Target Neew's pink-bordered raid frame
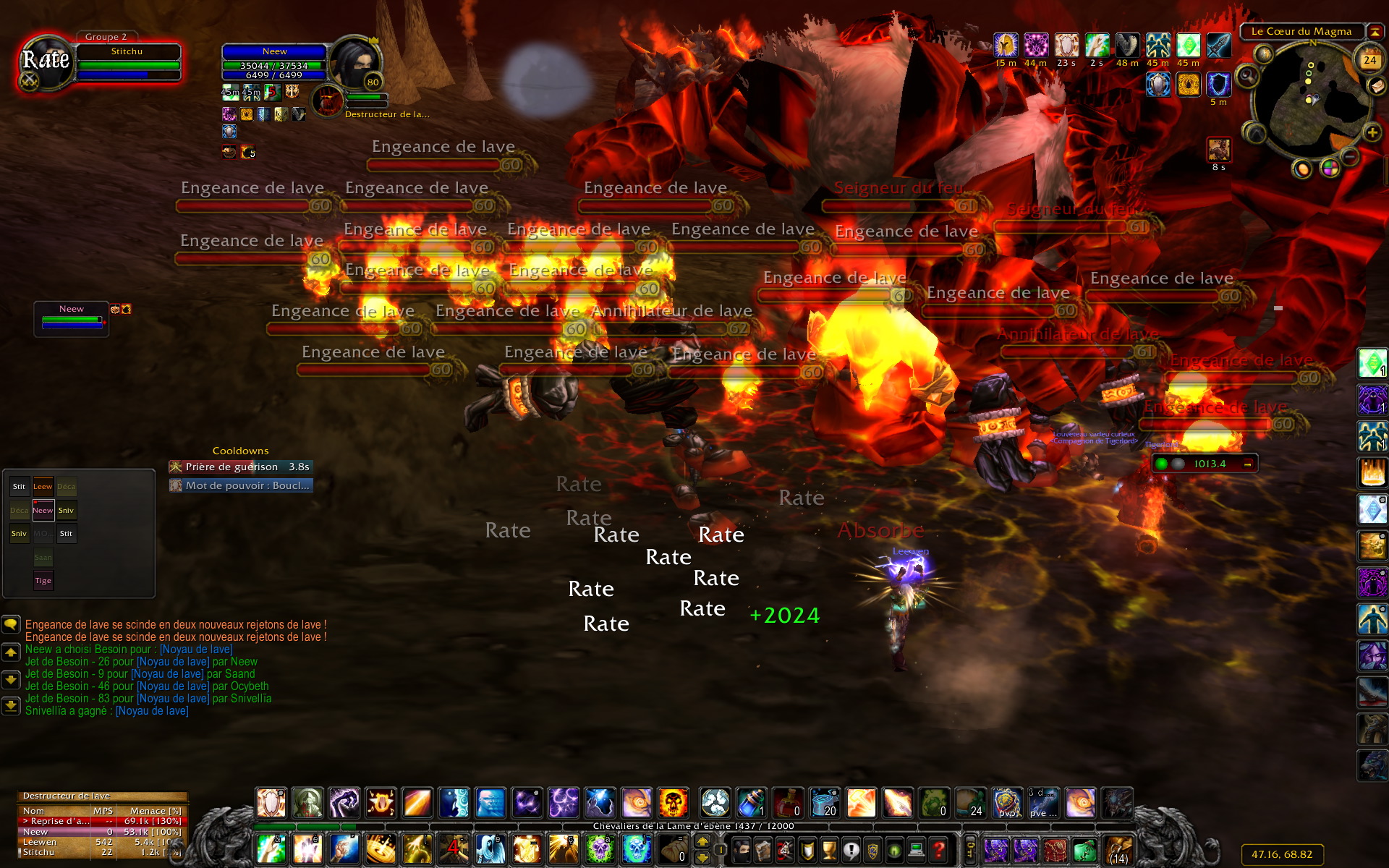The height and width of the screenshot is (868, 1389). point(43,510)
